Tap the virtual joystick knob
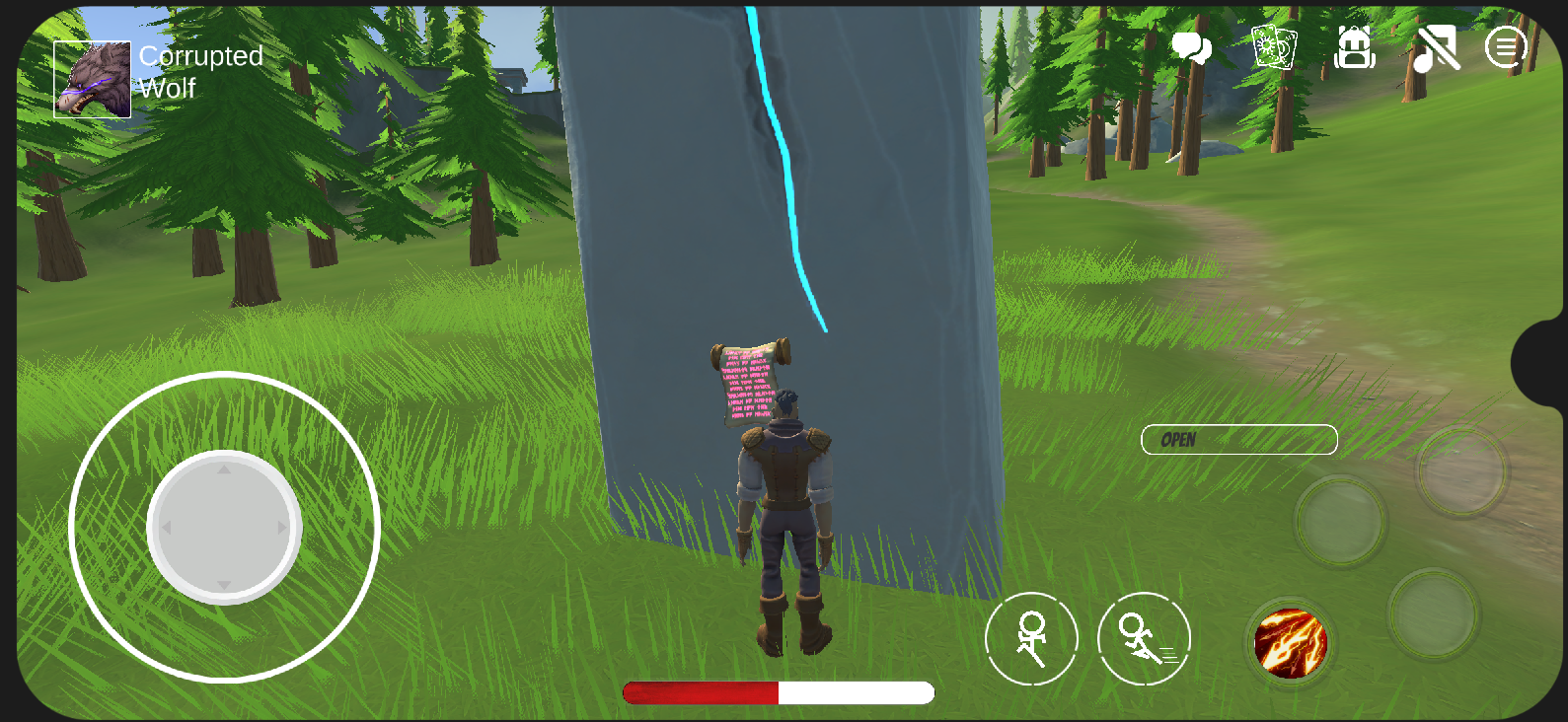Viewport: 1568px width, 722px height. tap(224, 528)
